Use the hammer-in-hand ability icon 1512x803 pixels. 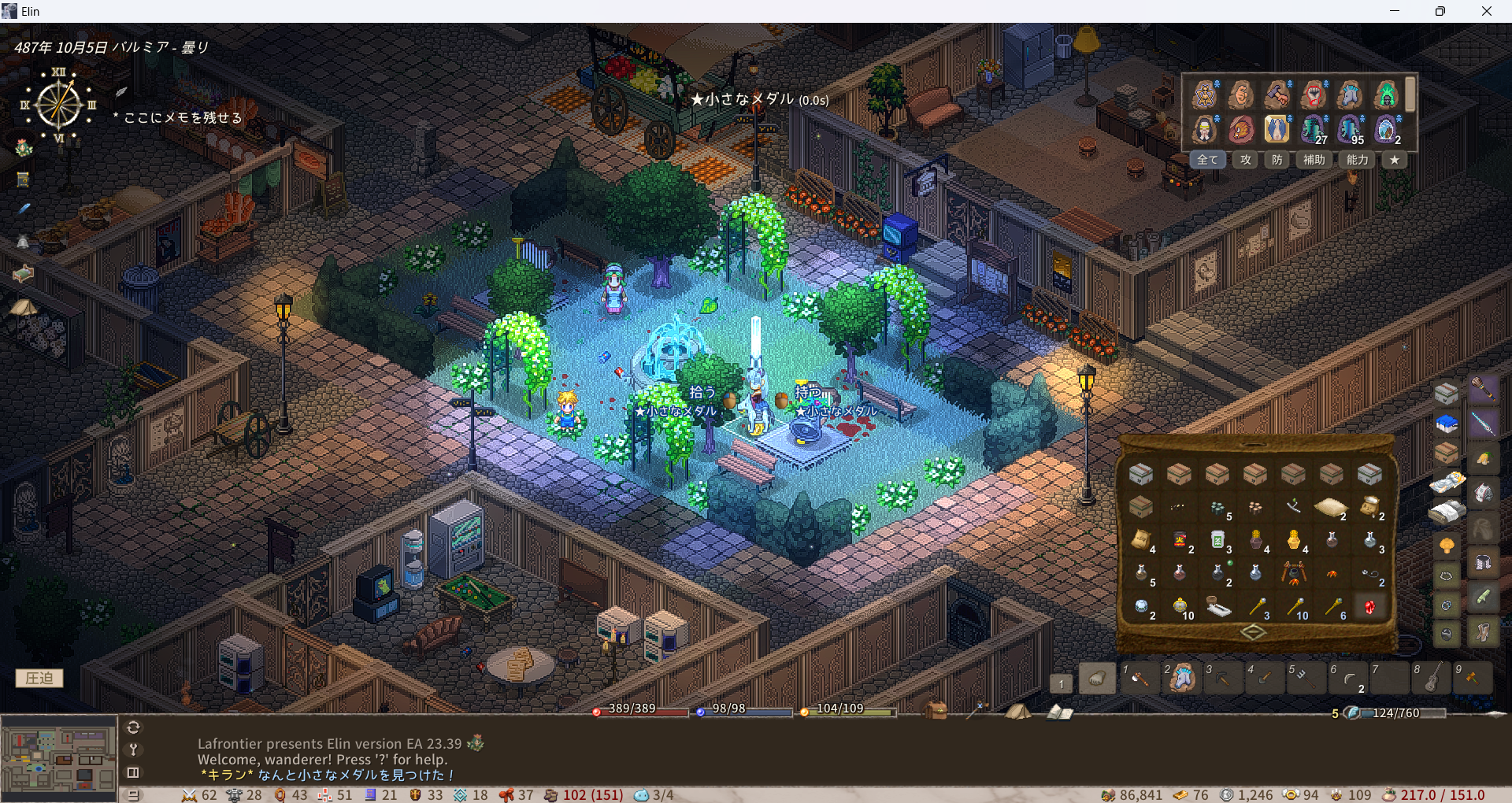(x=1277, y=94)
